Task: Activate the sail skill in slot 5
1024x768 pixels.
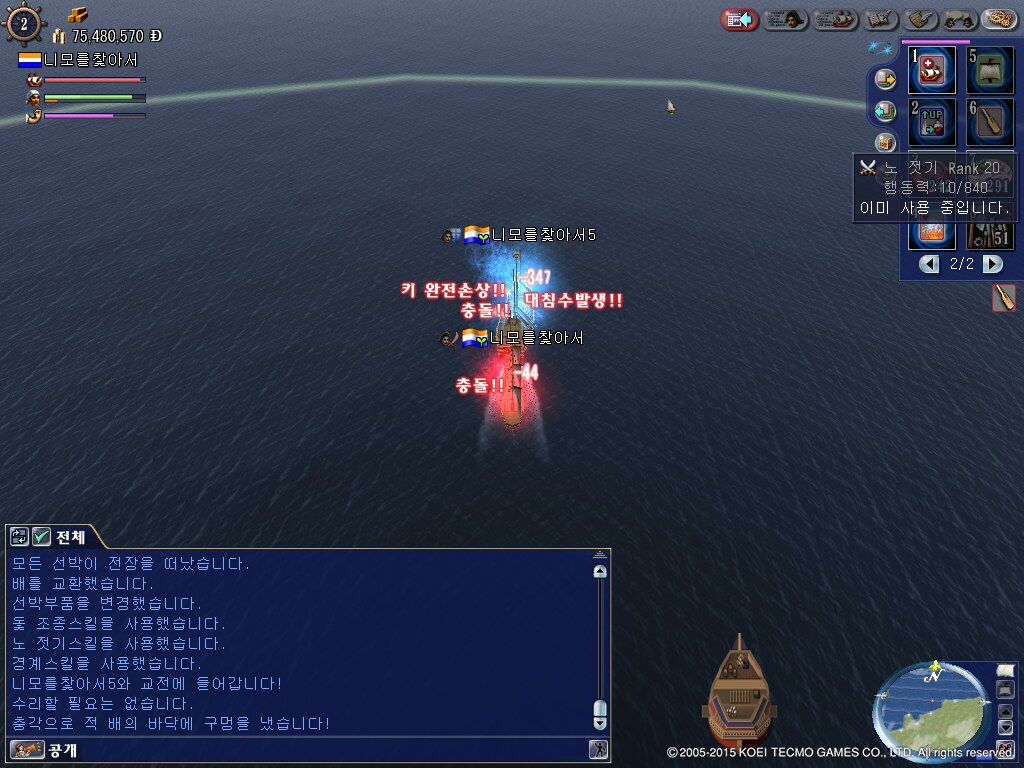Action: pyautogui.click(x=990, y=71)
